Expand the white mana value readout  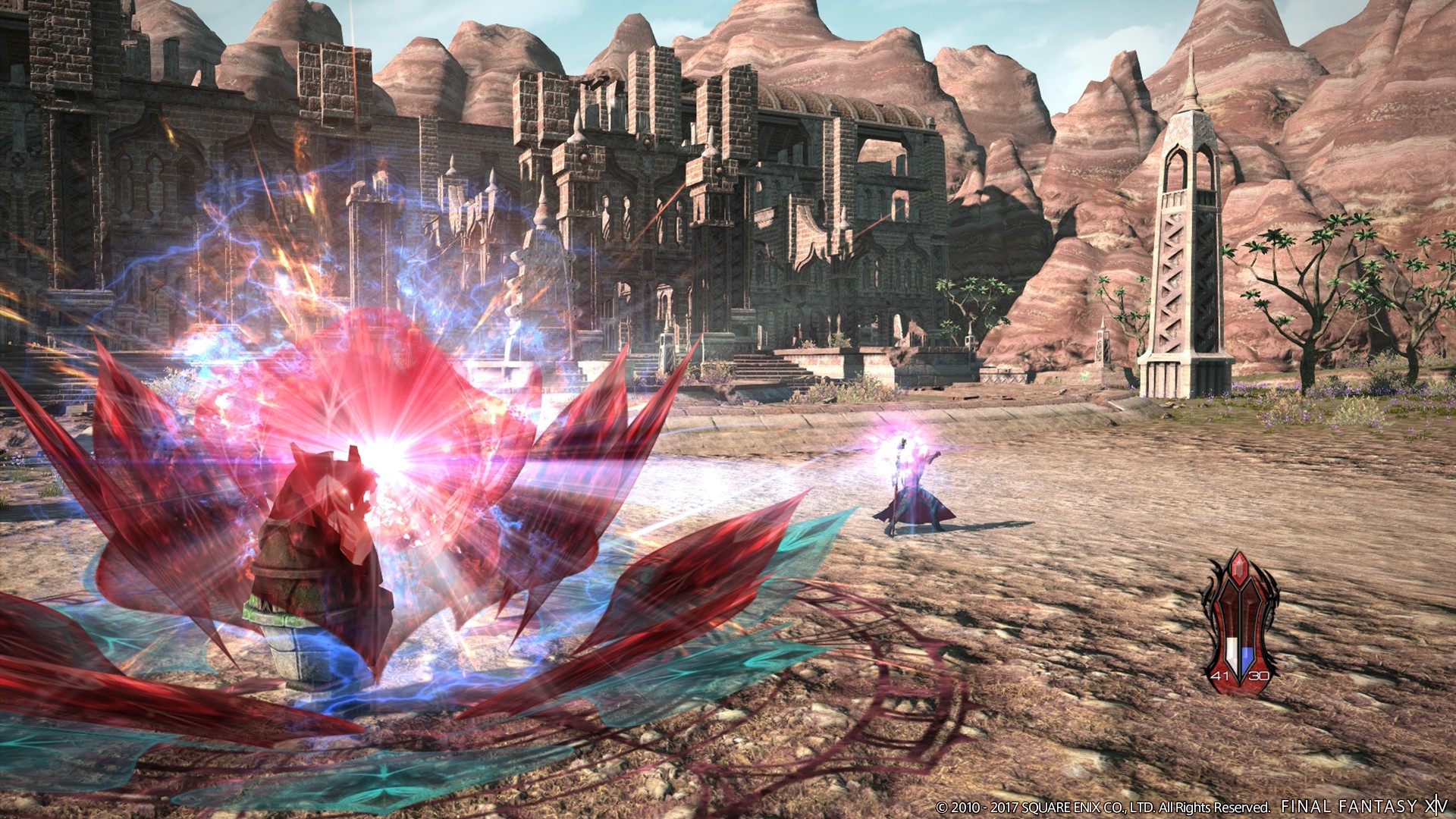(x=1219, y=675)
